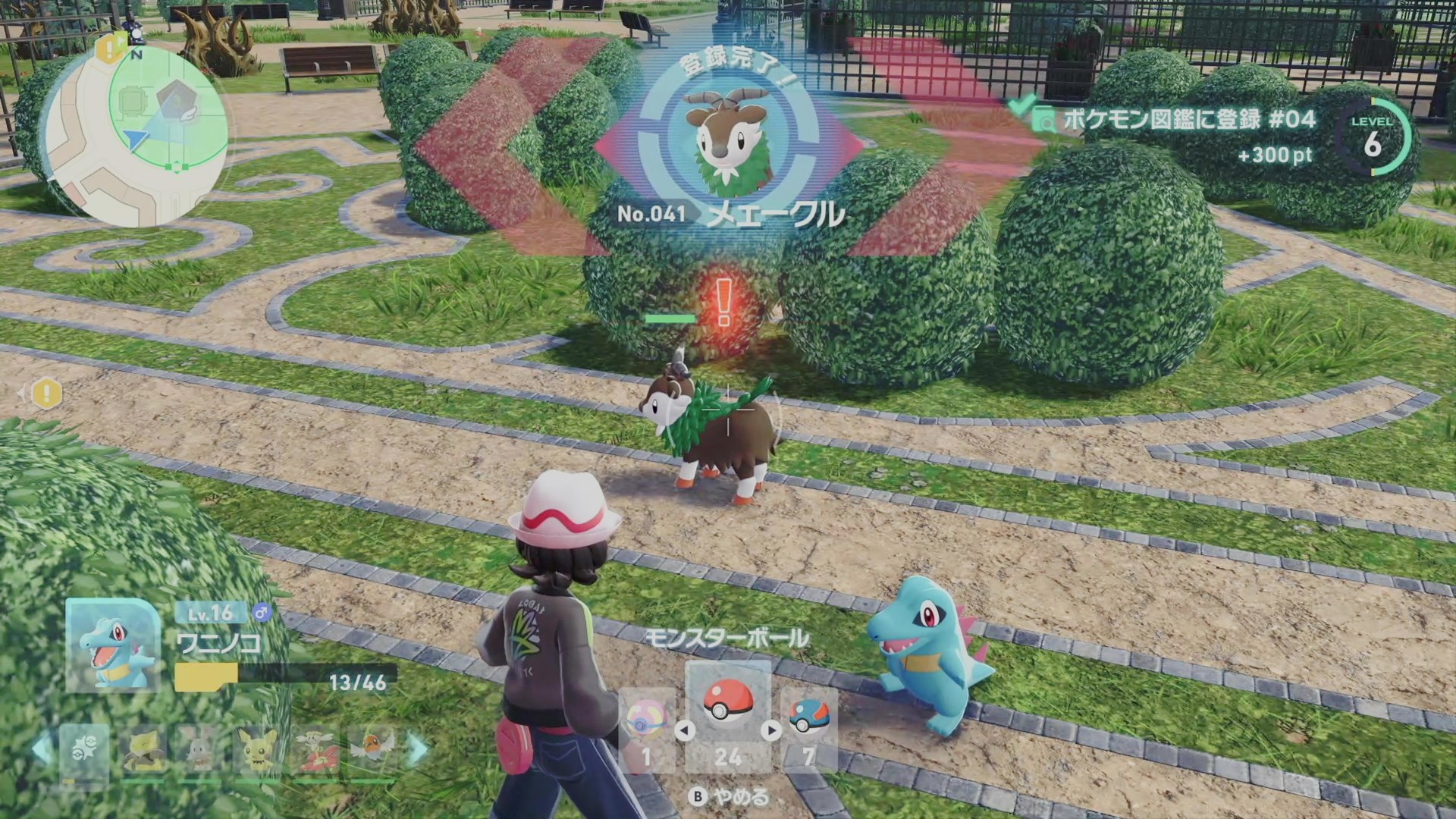Viewport: 1456px width, 819px height.
Task: Select the Poké Ball (モンスターボール) slot
Action: 727,714
